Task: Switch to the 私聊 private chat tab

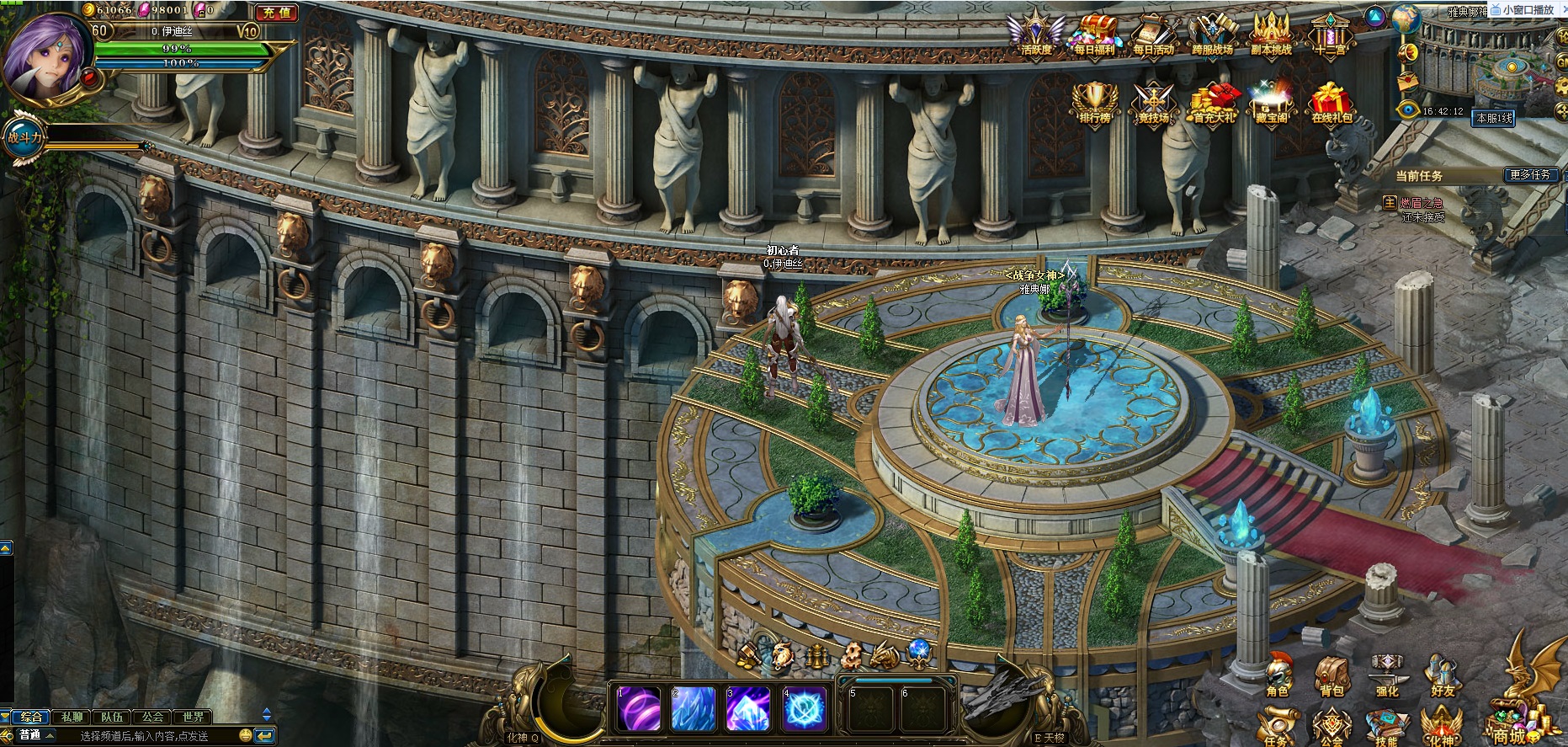Action: [72, 717]
